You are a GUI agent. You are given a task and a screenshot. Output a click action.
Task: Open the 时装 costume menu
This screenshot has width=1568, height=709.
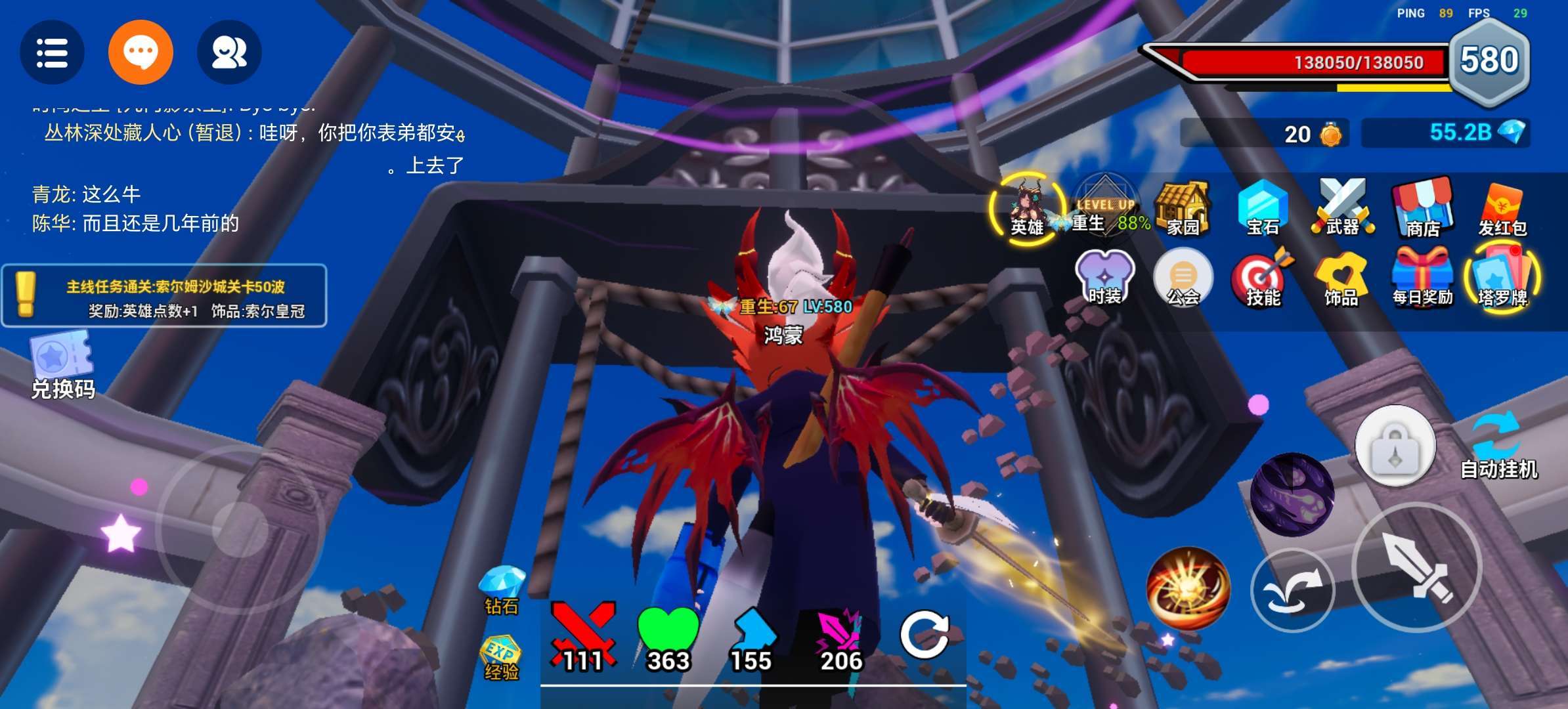(1105, 278)
